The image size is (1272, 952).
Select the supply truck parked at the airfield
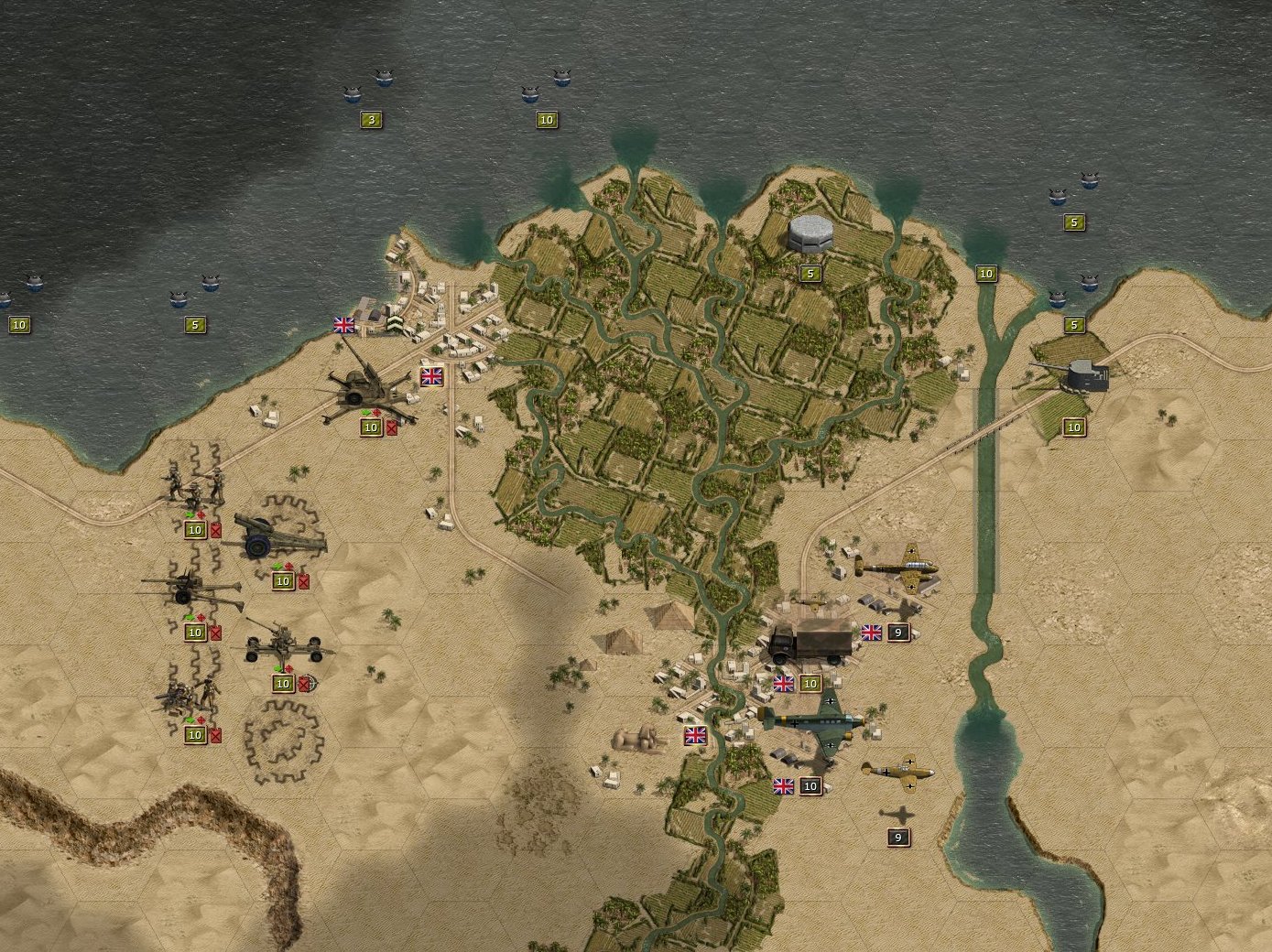(x=810, y=642)
